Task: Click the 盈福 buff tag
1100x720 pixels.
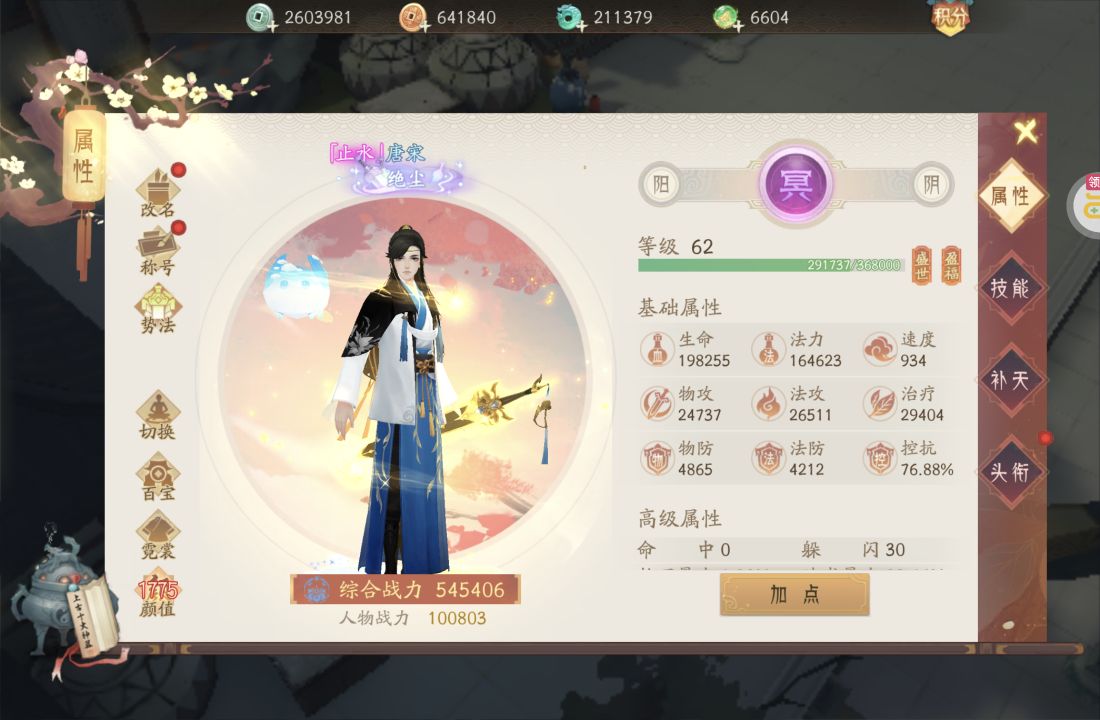Action: 951,265
